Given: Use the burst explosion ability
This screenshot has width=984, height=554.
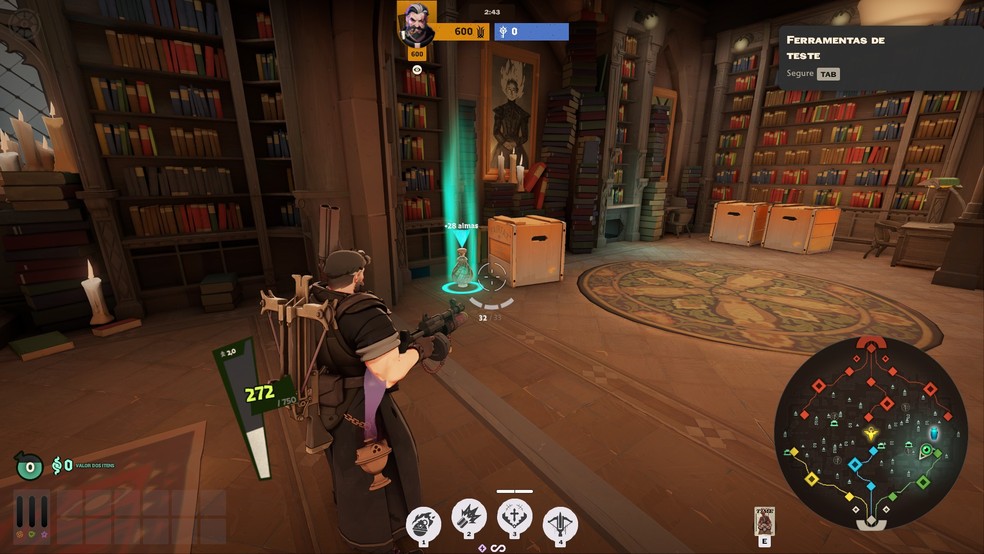Looking at the screenshot, I should coord(469,518).
